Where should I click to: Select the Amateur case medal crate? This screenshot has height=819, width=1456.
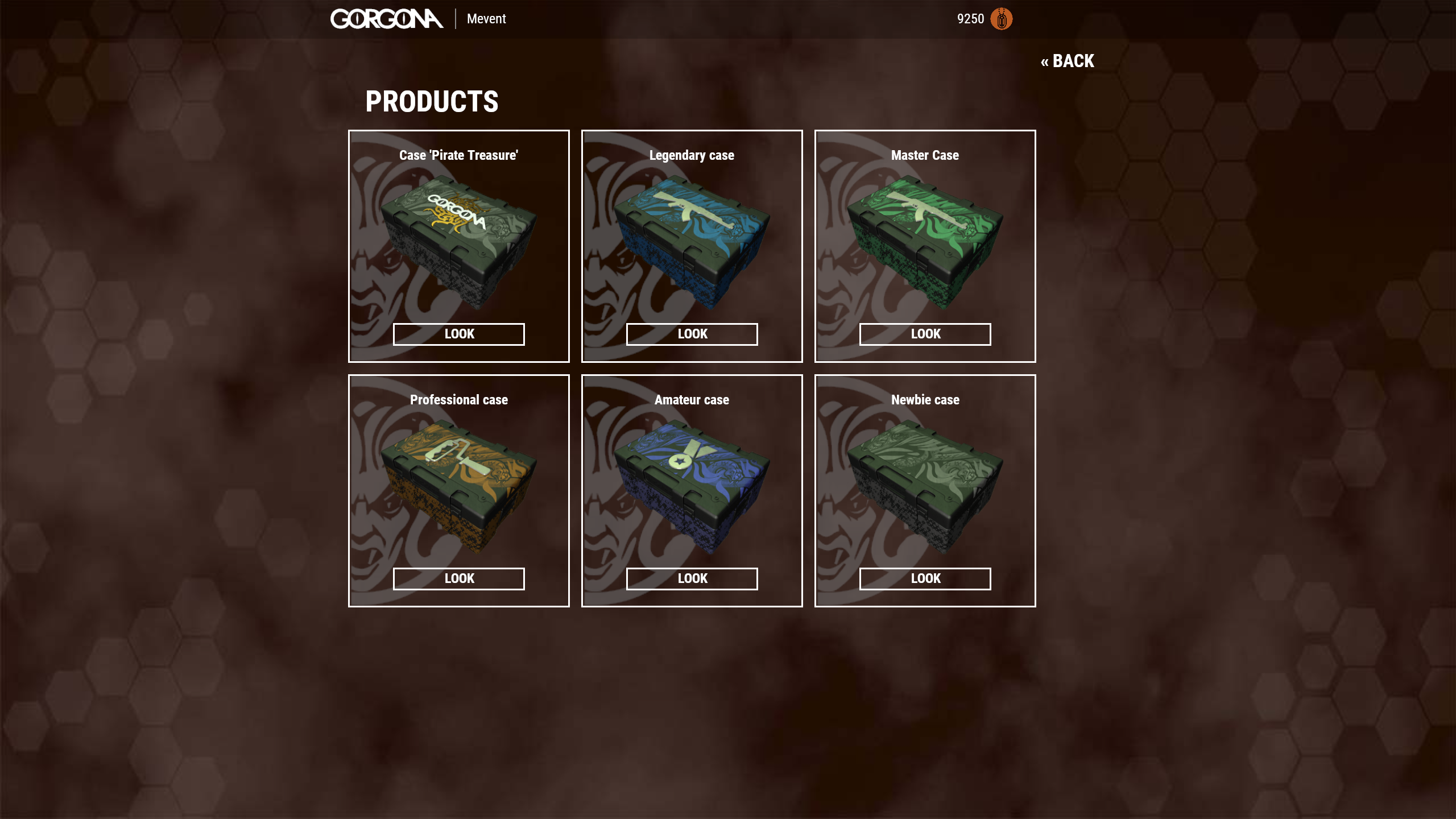[x=692, y=487]
